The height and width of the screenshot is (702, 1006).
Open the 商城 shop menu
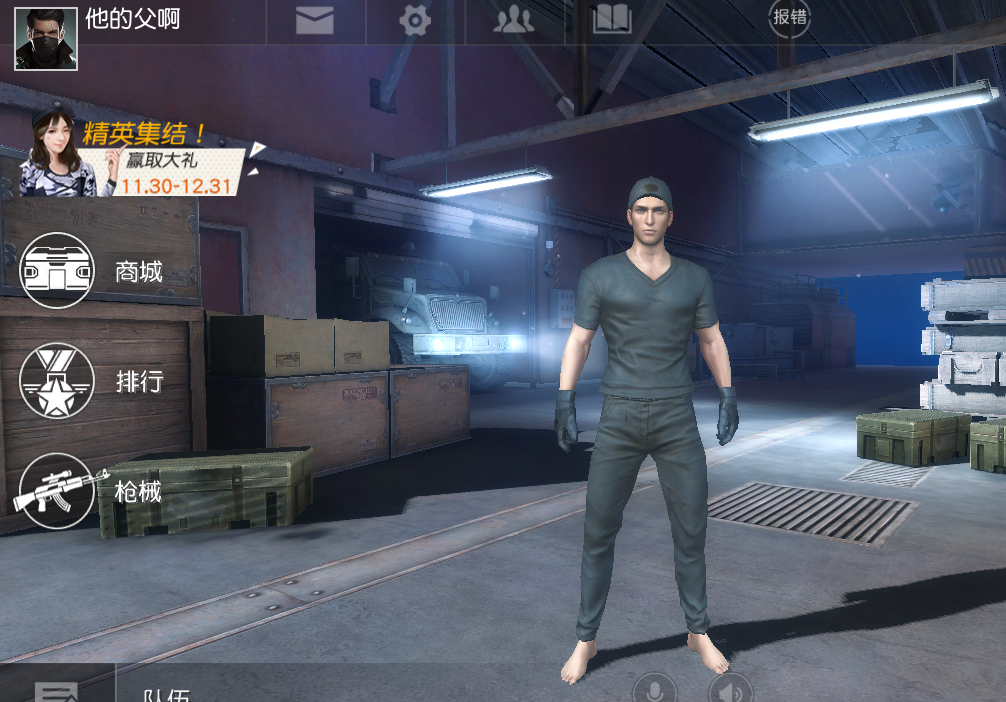click(x=58, y=270)
